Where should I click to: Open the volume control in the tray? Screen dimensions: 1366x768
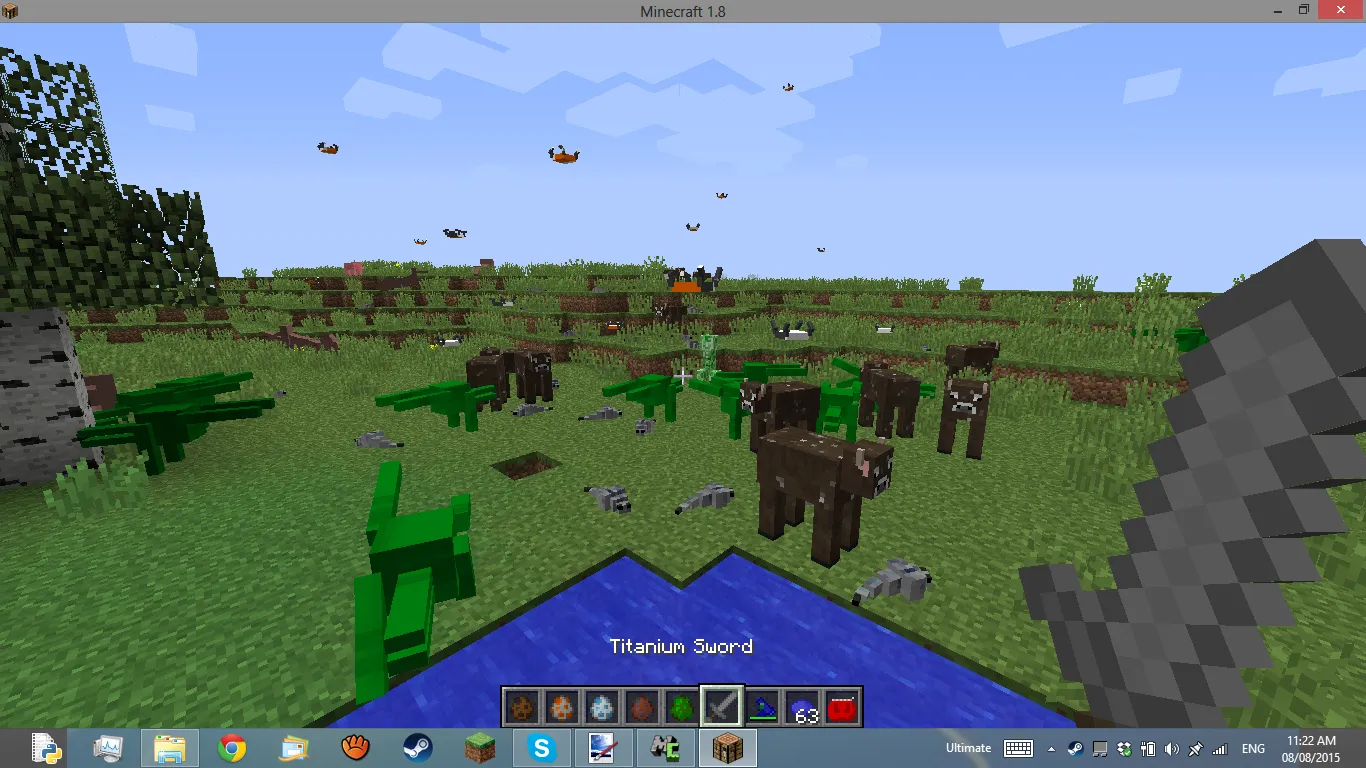(x=1172, y=747)
